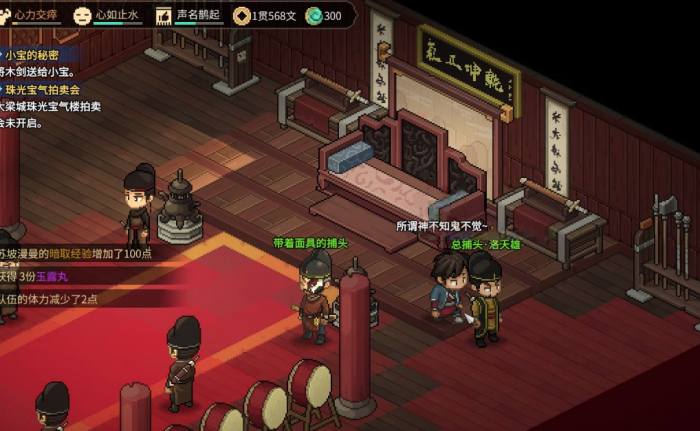Click the 心力交瘁 stamina status icon

(5, 15)
